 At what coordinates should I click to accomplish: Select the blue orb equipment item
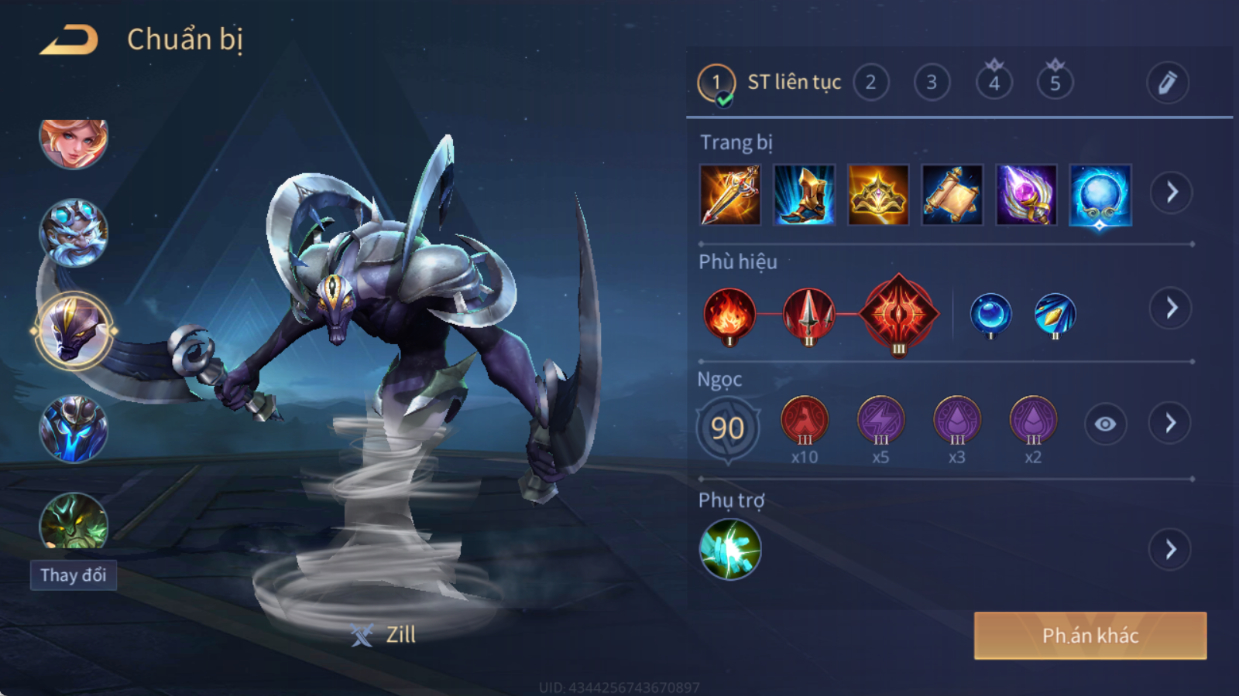tap(1100, 195)
